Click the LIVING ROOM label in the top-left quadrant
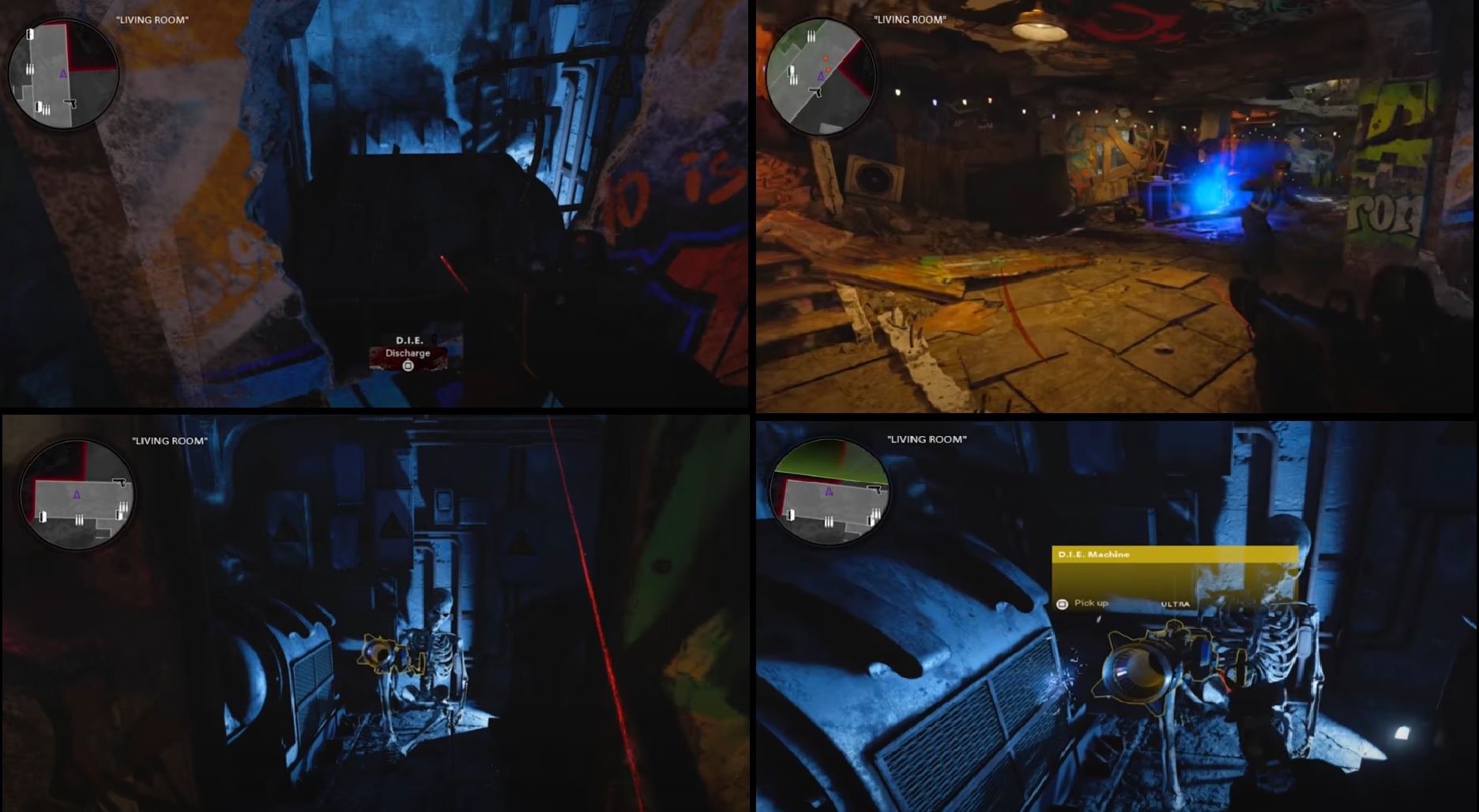The image size is (1479, 812). [x=151, y=20]
